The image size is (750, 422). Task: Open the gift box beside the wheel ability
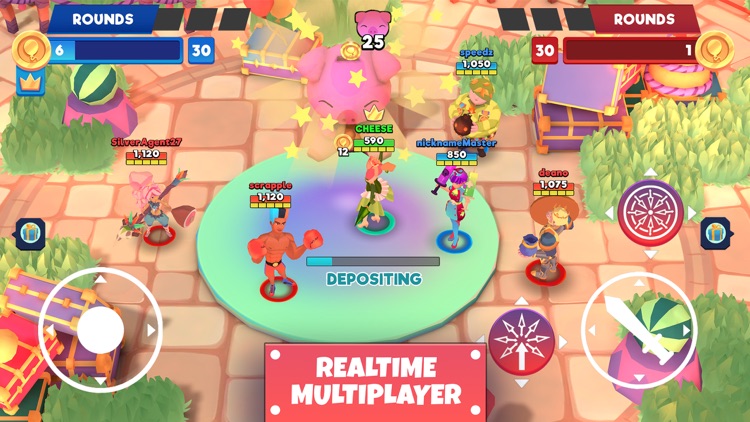(715, 233)
